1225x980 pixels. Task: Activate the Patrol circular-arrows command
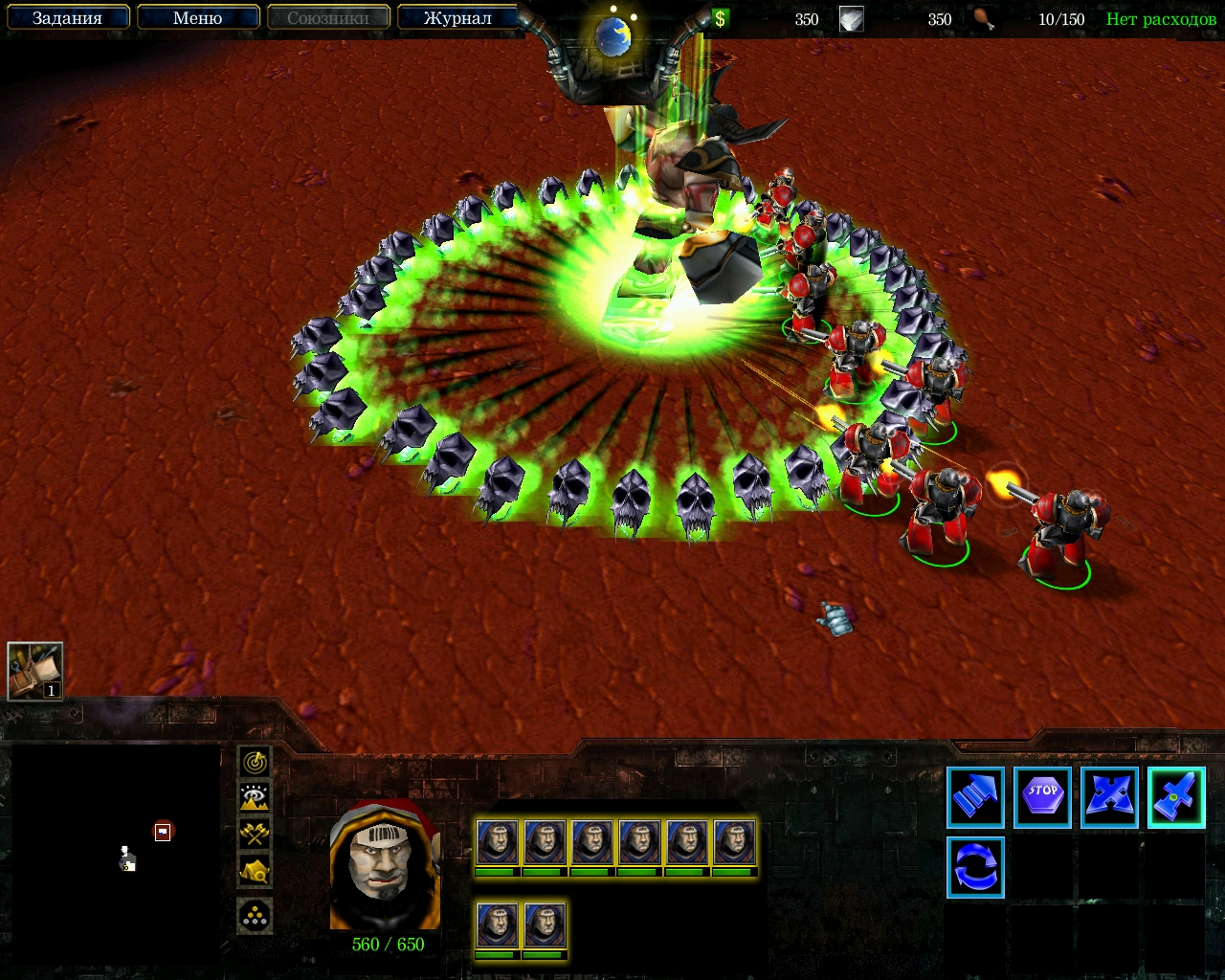pos(975,867)
